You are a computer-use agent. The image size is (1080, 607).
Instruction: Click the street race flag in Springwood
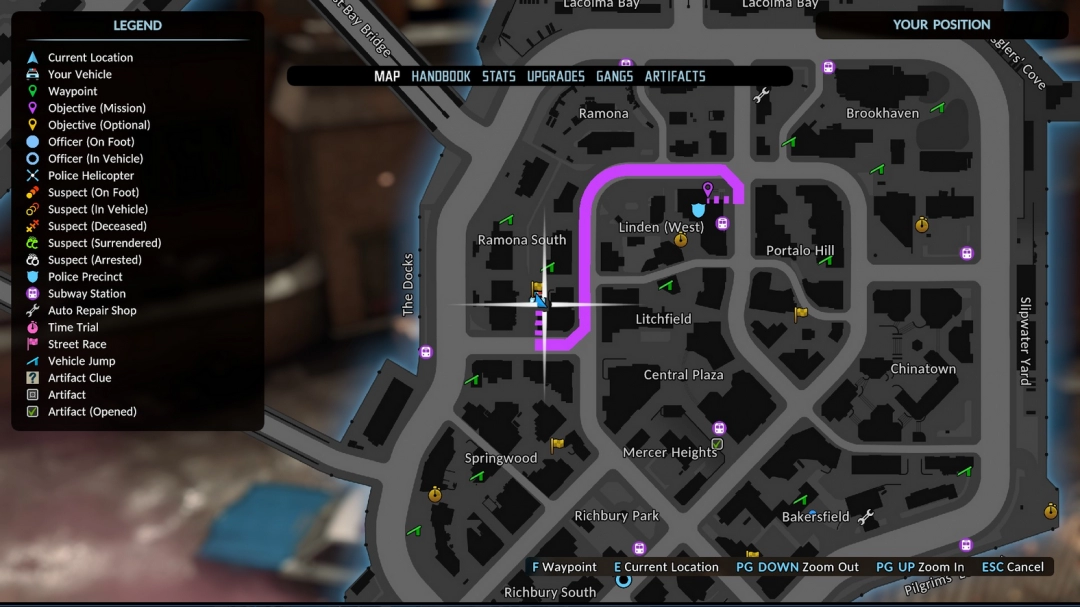[557, 444]
